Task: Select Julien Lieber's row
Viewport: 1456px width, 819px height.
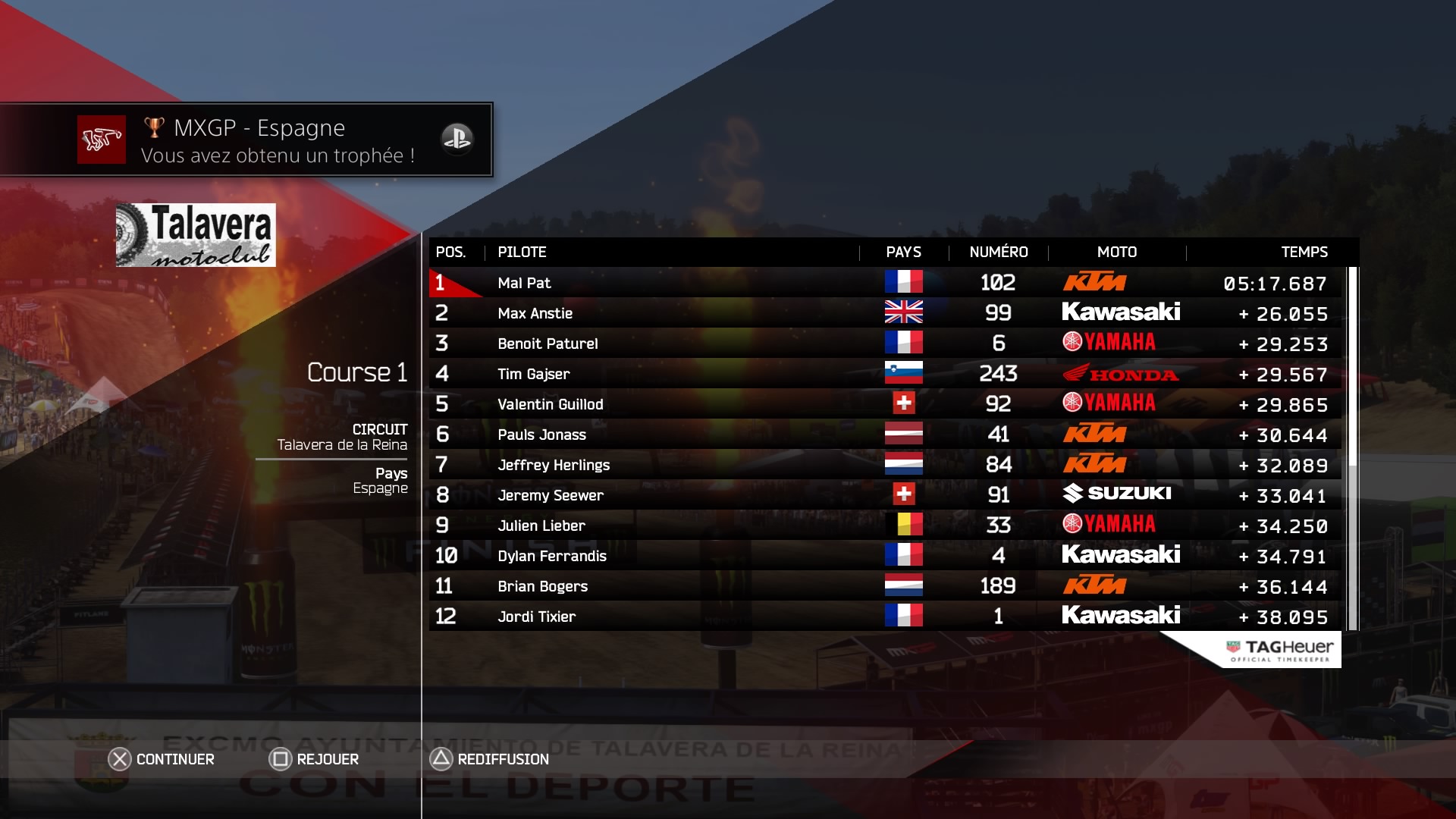Action: (x=884, y=526)
